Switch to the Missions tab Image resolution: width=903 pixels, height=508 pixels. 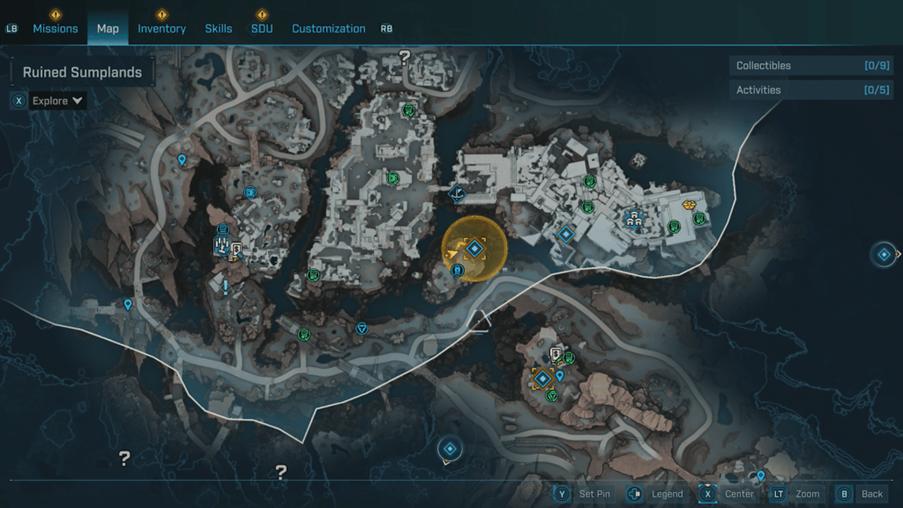point(55,29)
